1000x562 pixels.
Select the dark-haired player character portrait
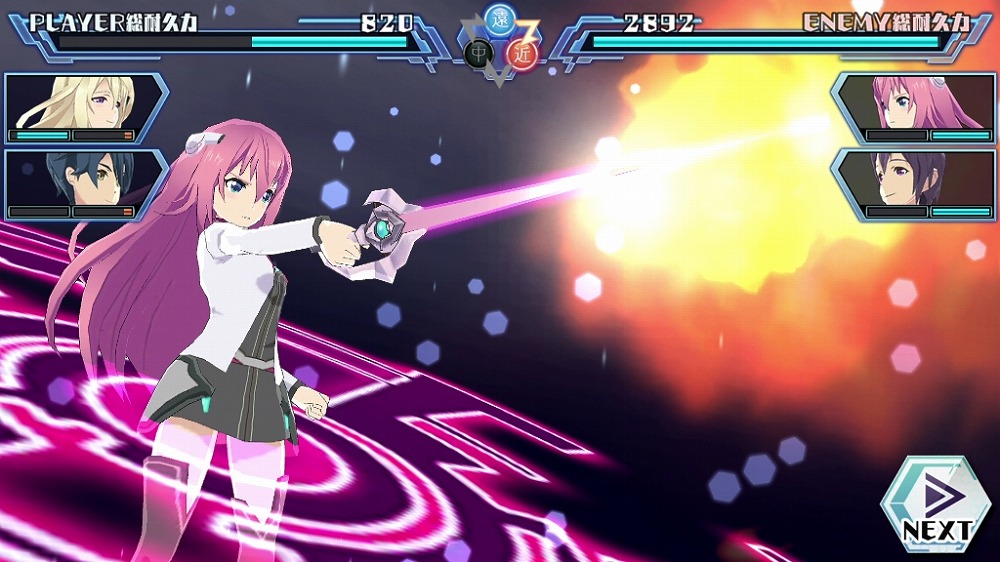[x=83, y=183]
